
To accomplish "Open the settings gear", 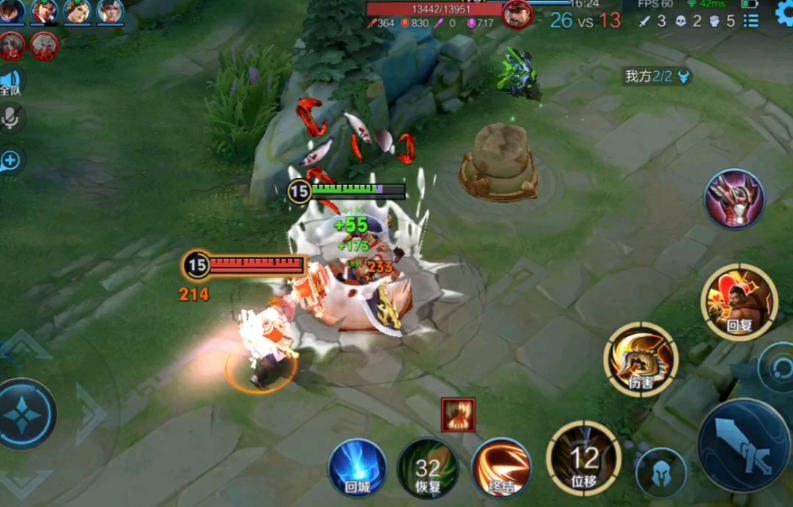I will 783,13.
